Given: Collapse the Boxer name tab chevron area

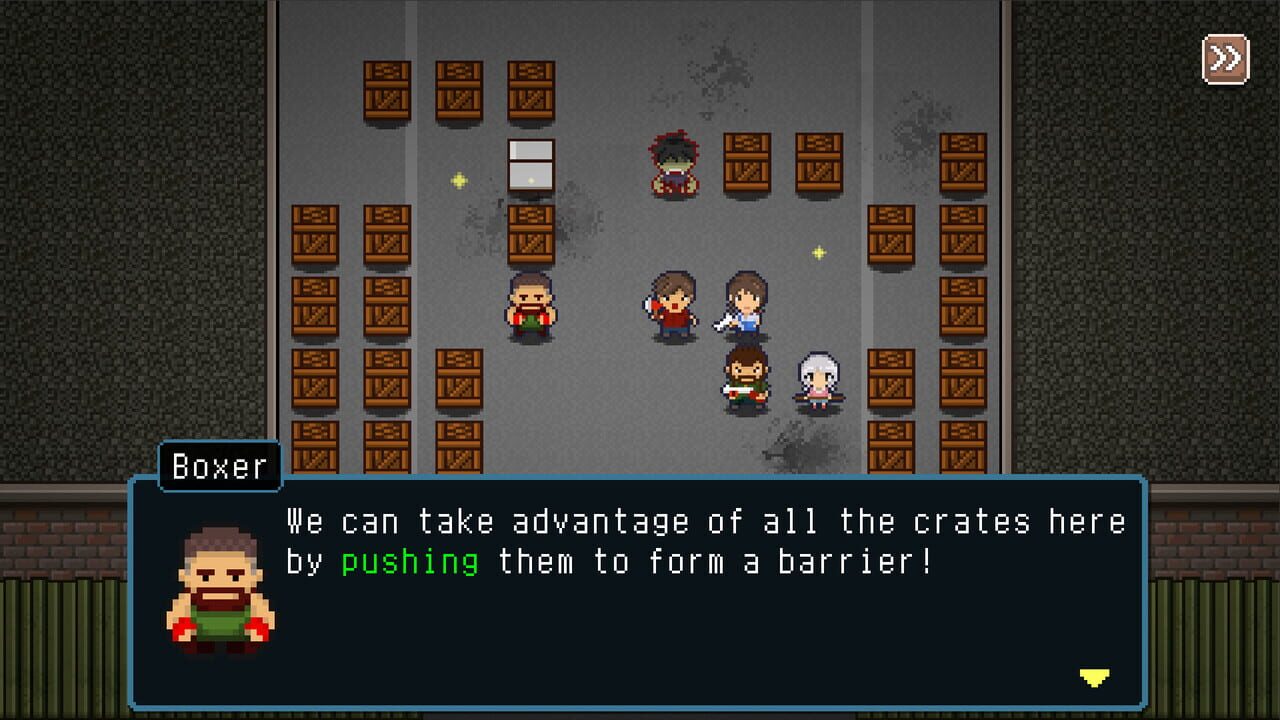Looking at the screenshot, I should click(x=220, y=468).
